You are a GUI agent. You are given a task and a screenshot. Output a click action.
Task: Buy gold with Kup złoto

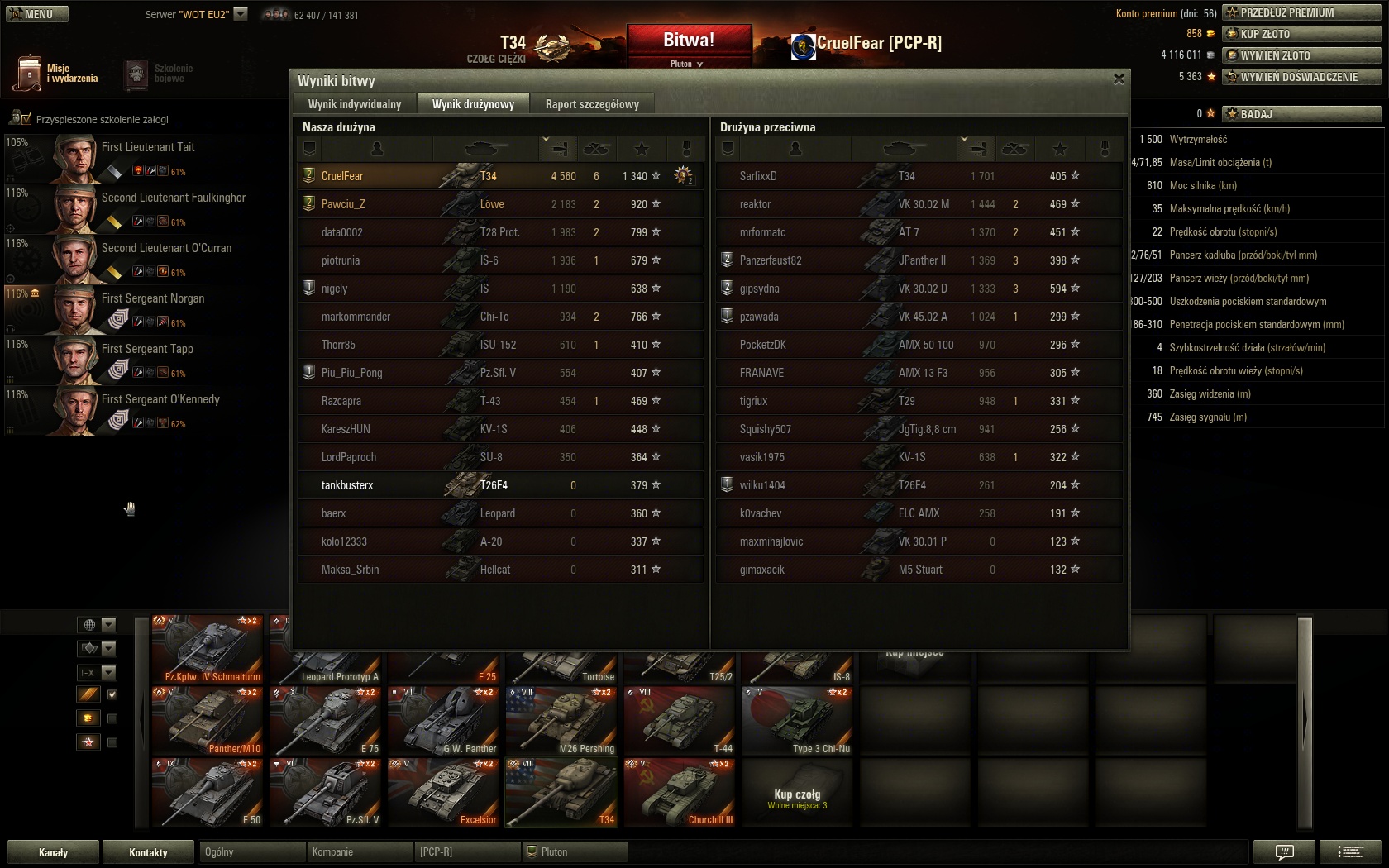point(1301,34)
